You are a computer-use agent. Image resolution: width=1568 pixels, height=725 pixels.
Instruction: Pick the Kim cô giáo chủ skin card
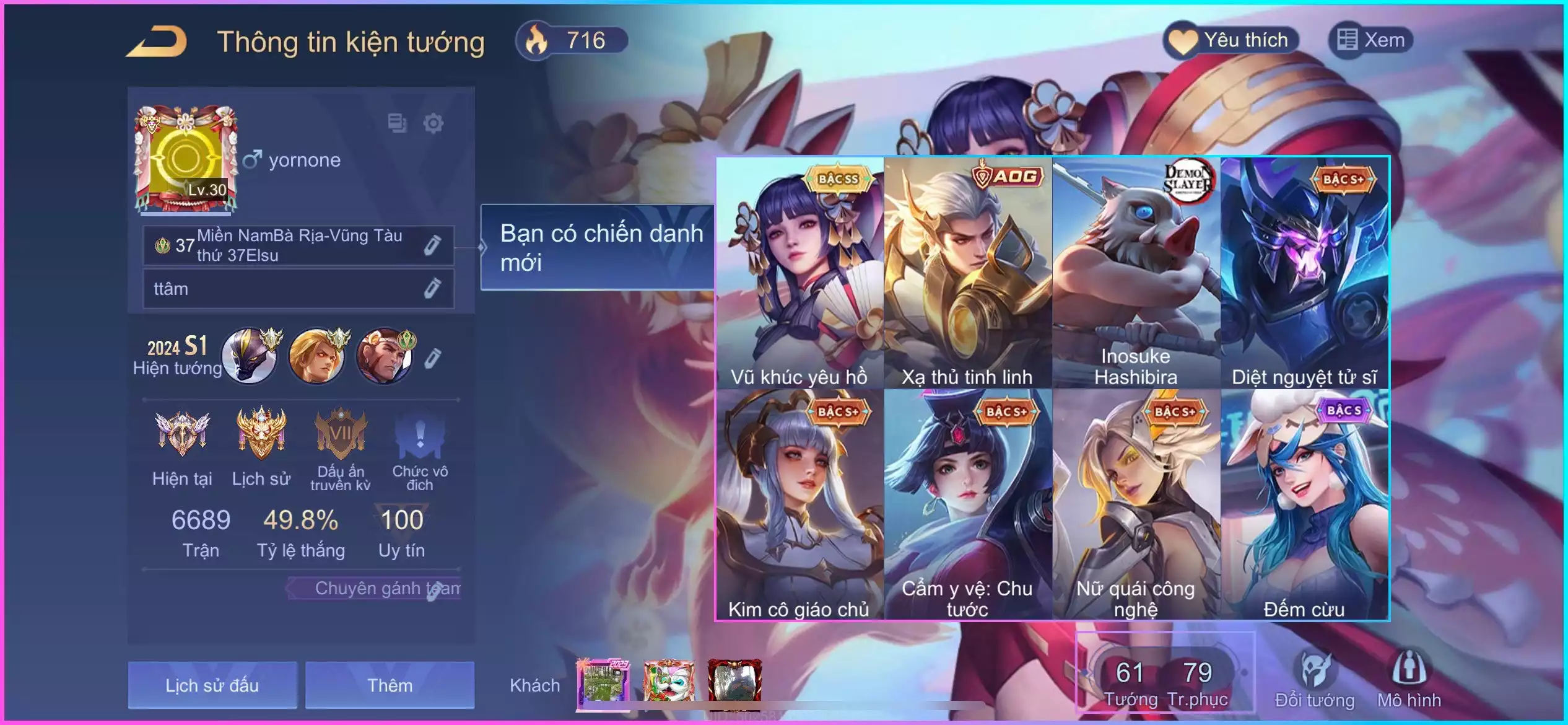pyautogui.click(x=799, y=504)
